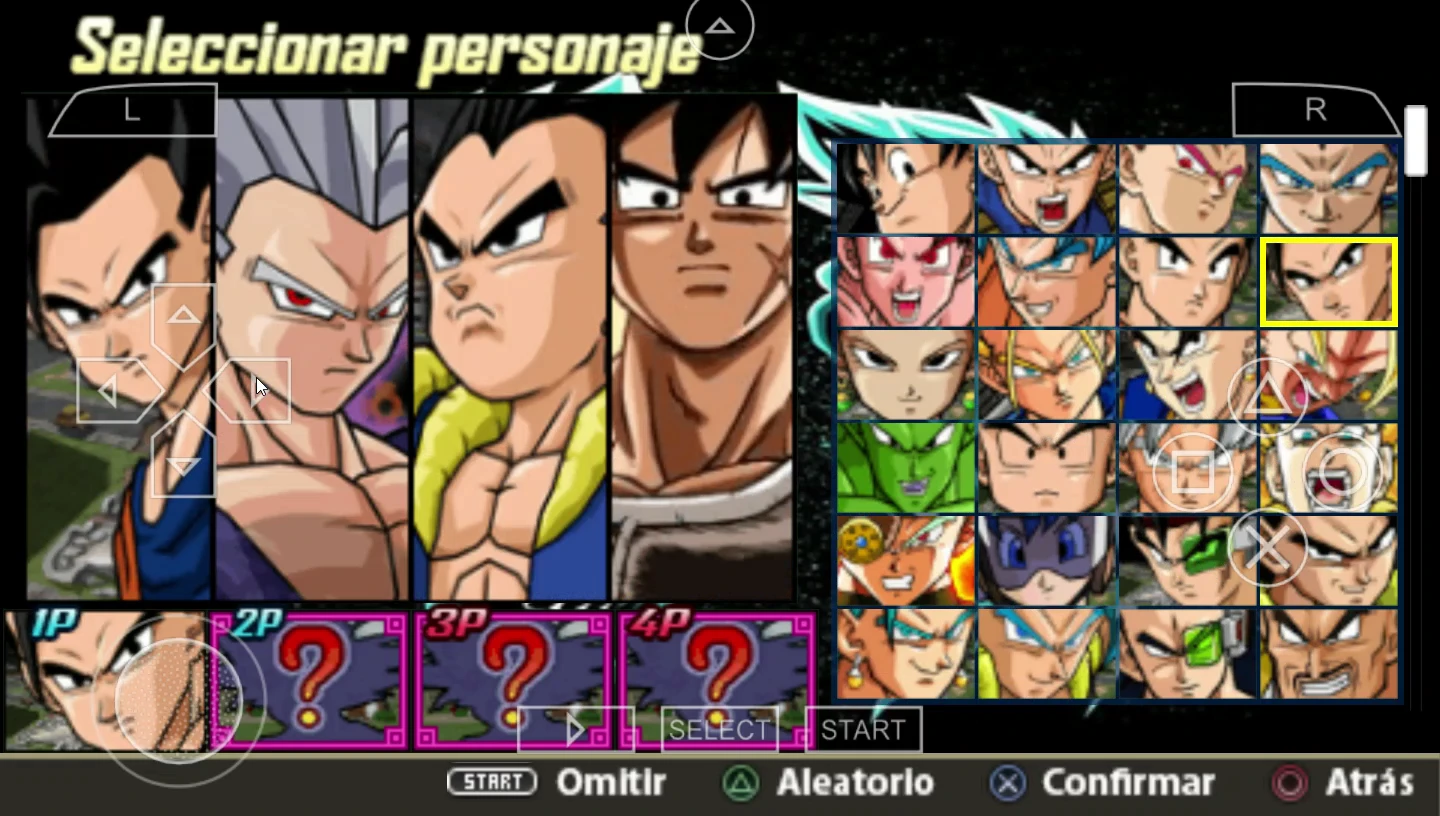The width and height of the screenshot is (1440, 816).
Task: Tap the L shoulder button
Action: coord(132,111)
